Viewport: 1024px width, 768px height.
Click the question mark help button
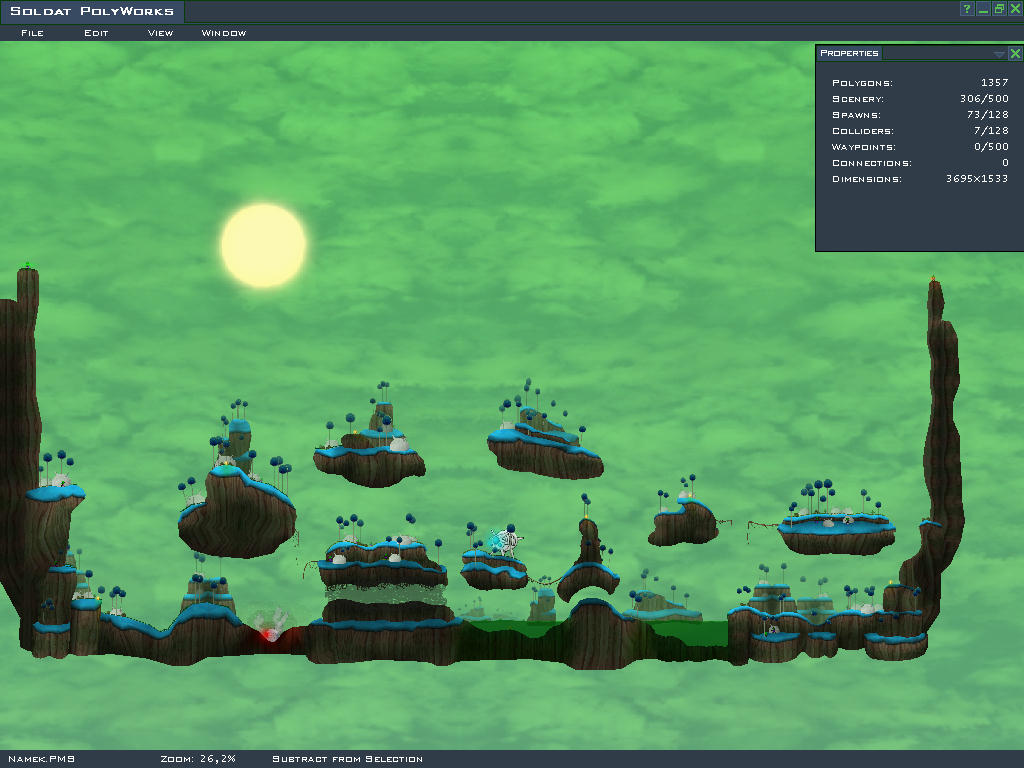point(967,9)
